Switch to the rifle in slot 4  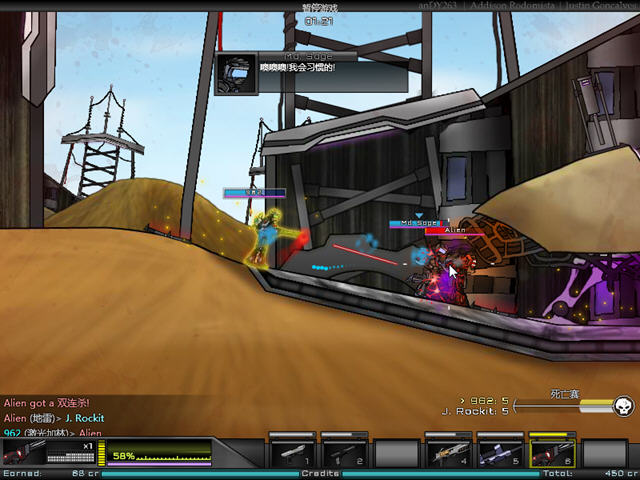448,451
